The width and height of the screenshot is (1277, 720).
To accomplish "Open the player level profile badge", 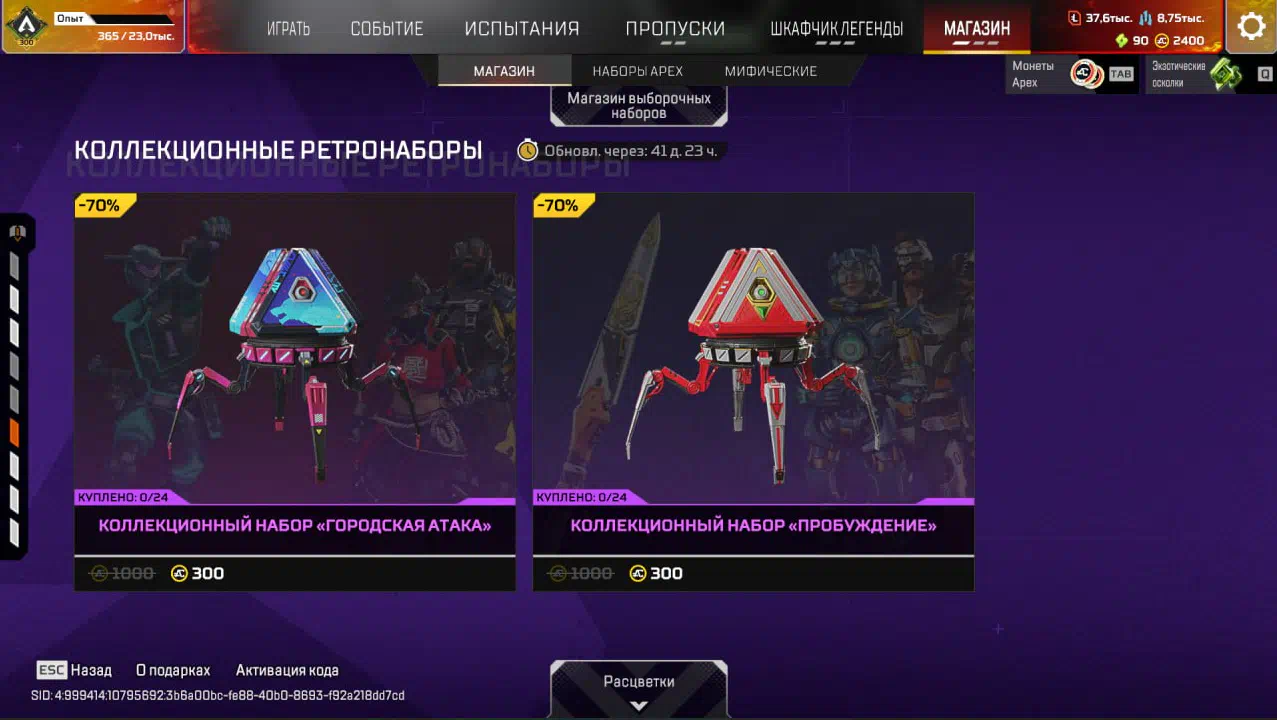I will point(26,27).
